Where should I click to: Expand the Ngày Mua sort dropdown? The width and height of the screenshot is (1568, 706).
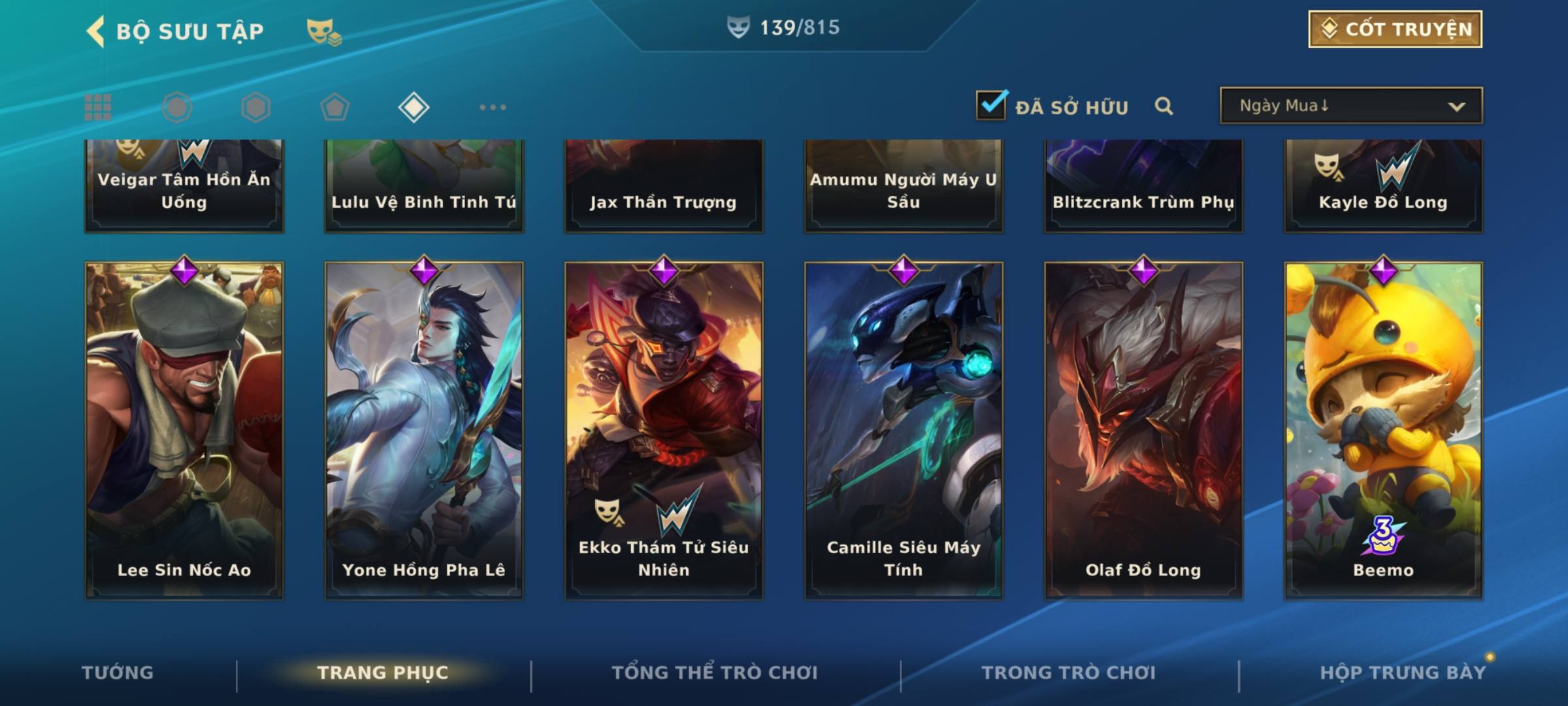click(x=1350, y=106)
